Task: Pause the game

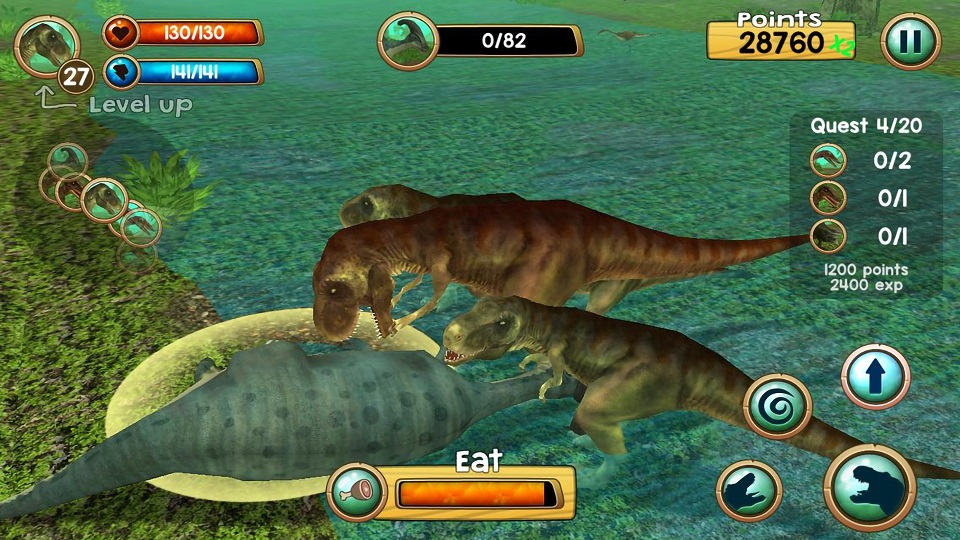Action: tap(910, 42)
